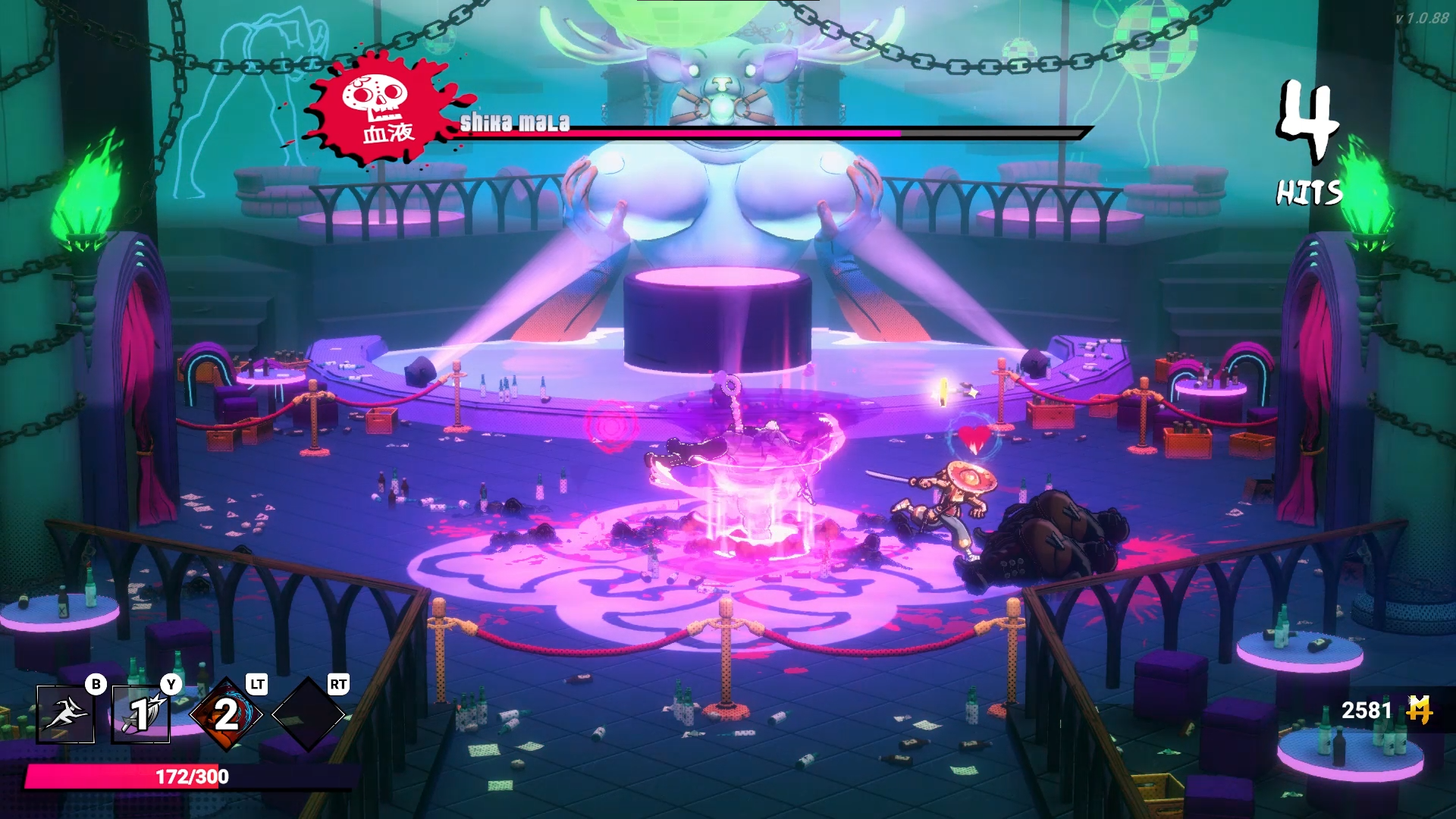Use the thrown dagger ability

click(x=141, y=714)
